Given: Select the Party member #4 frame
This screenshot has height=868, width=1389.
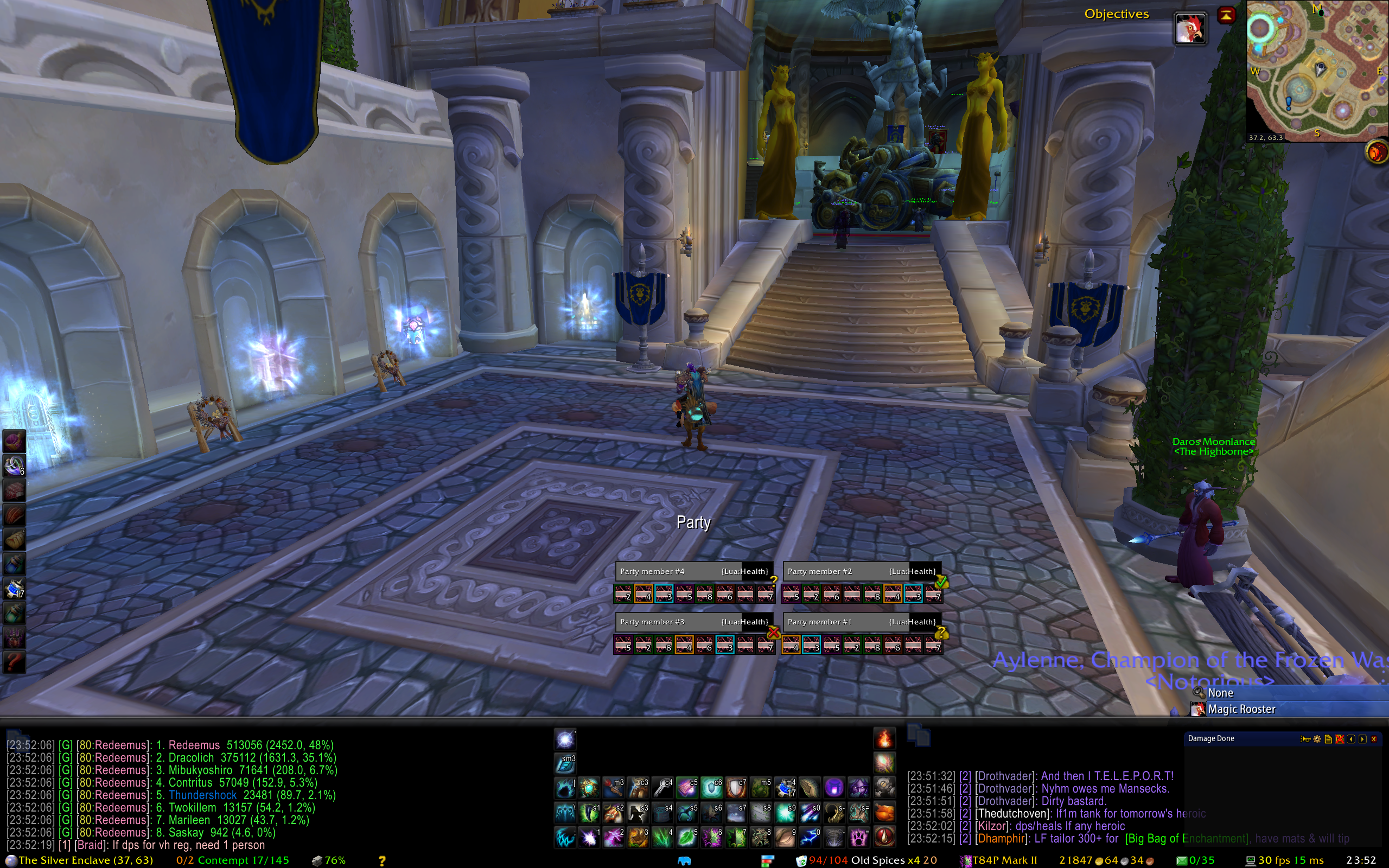Looking at the screenshot, I should tap(693, 571).
